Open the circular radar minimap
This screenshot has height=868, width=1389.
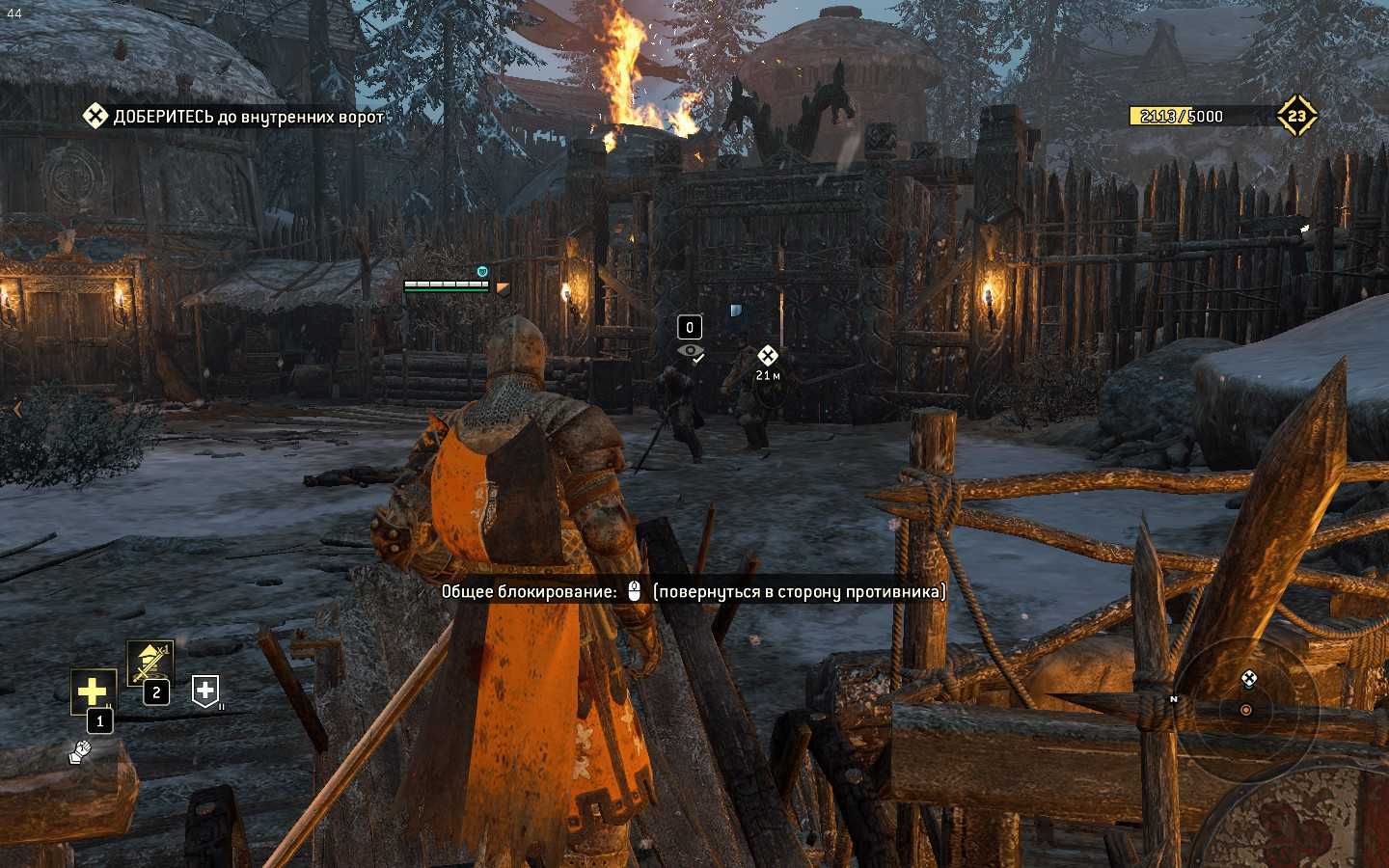coord(1246,709)
